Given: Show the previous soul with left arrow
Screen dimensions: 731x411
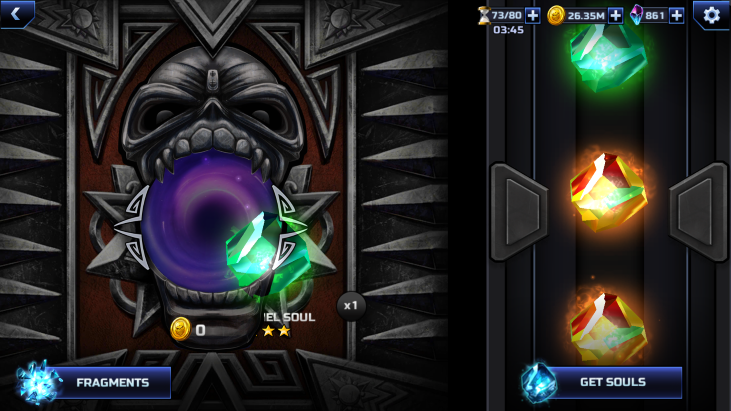Looking at the screenshot, I should point(519,212).
